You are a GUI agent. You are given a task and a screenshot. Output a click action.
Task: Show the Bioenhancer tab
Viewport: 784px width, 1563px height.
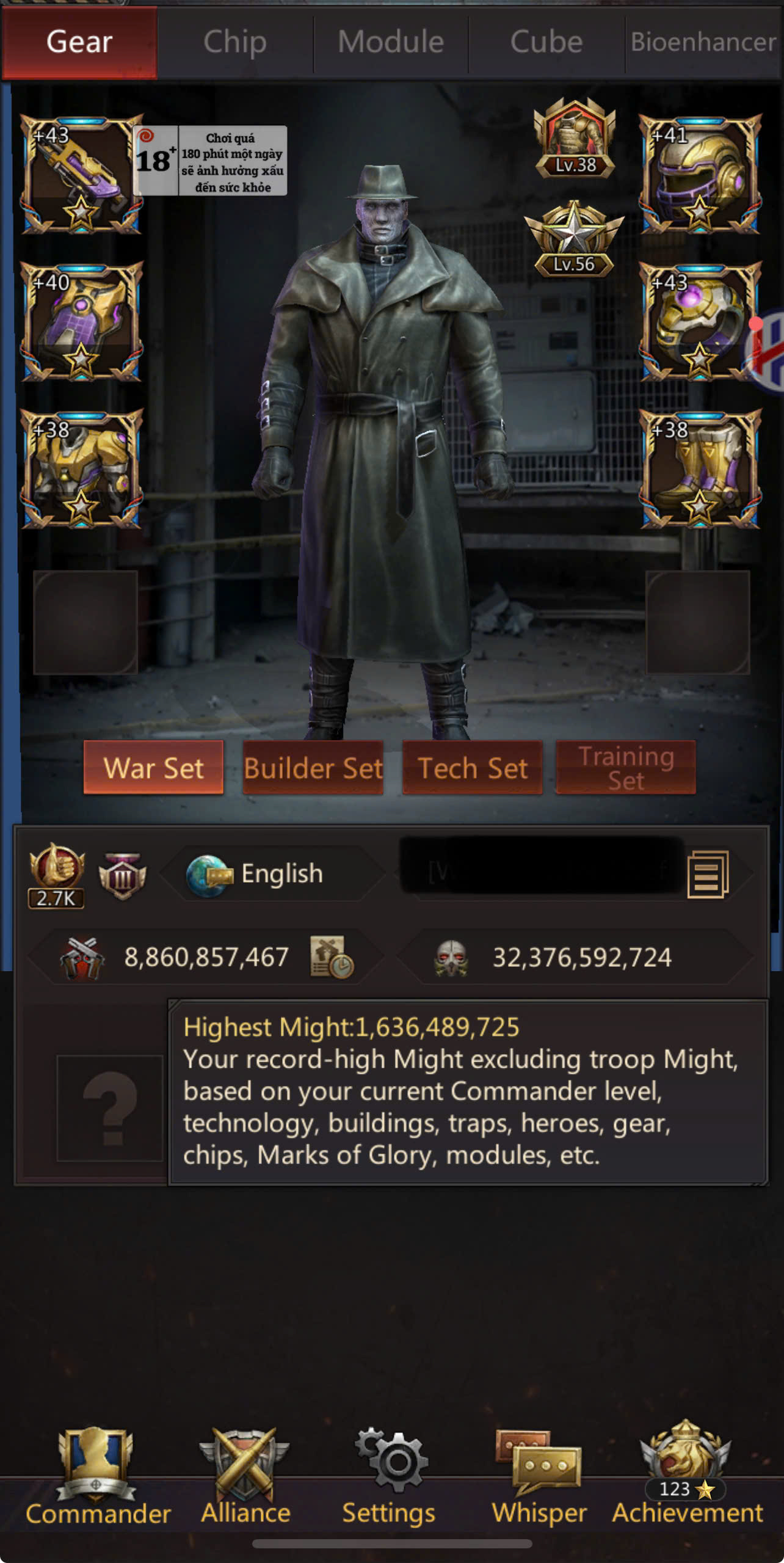(703, 43)
